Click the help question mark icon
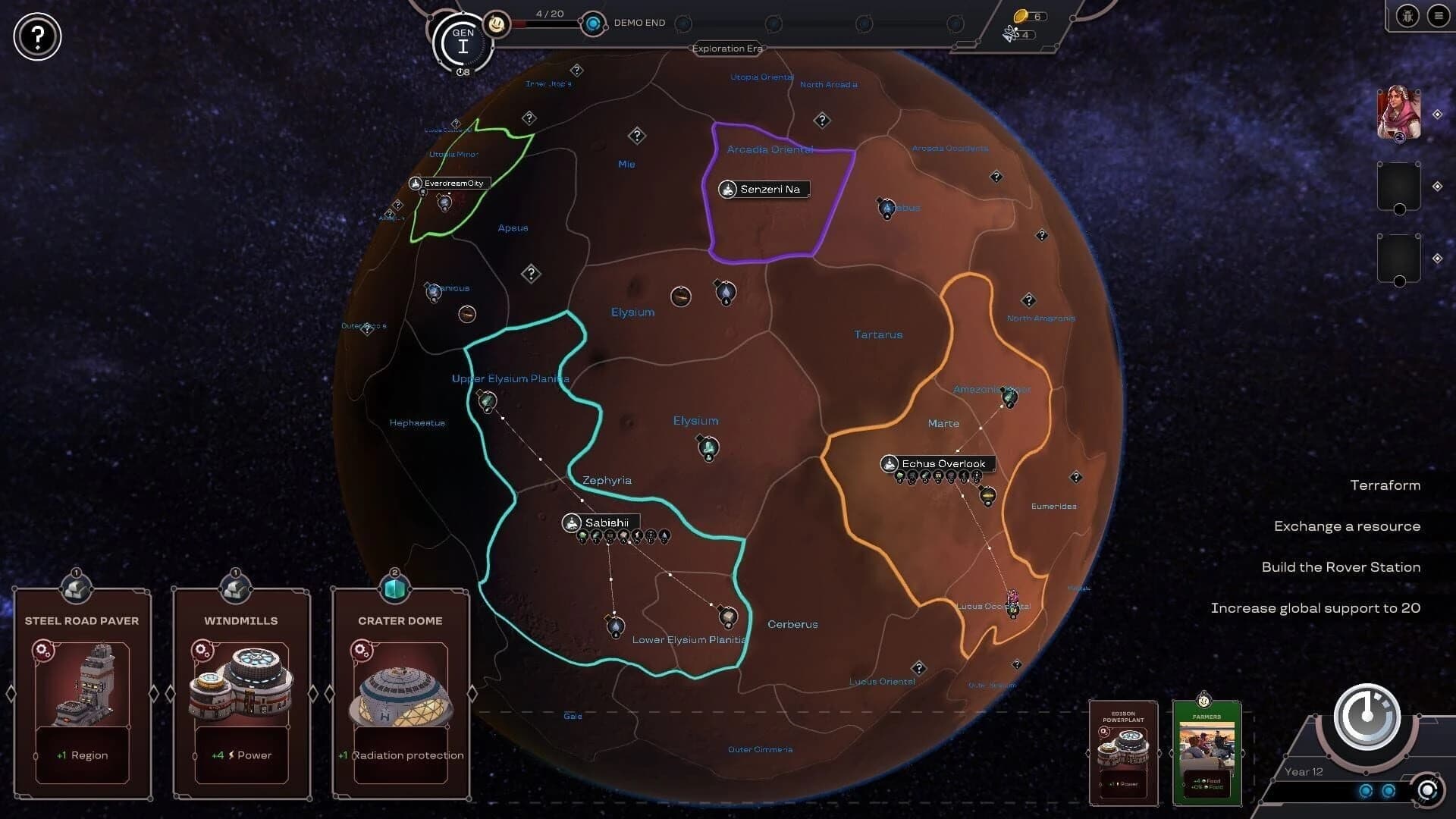 36,36
